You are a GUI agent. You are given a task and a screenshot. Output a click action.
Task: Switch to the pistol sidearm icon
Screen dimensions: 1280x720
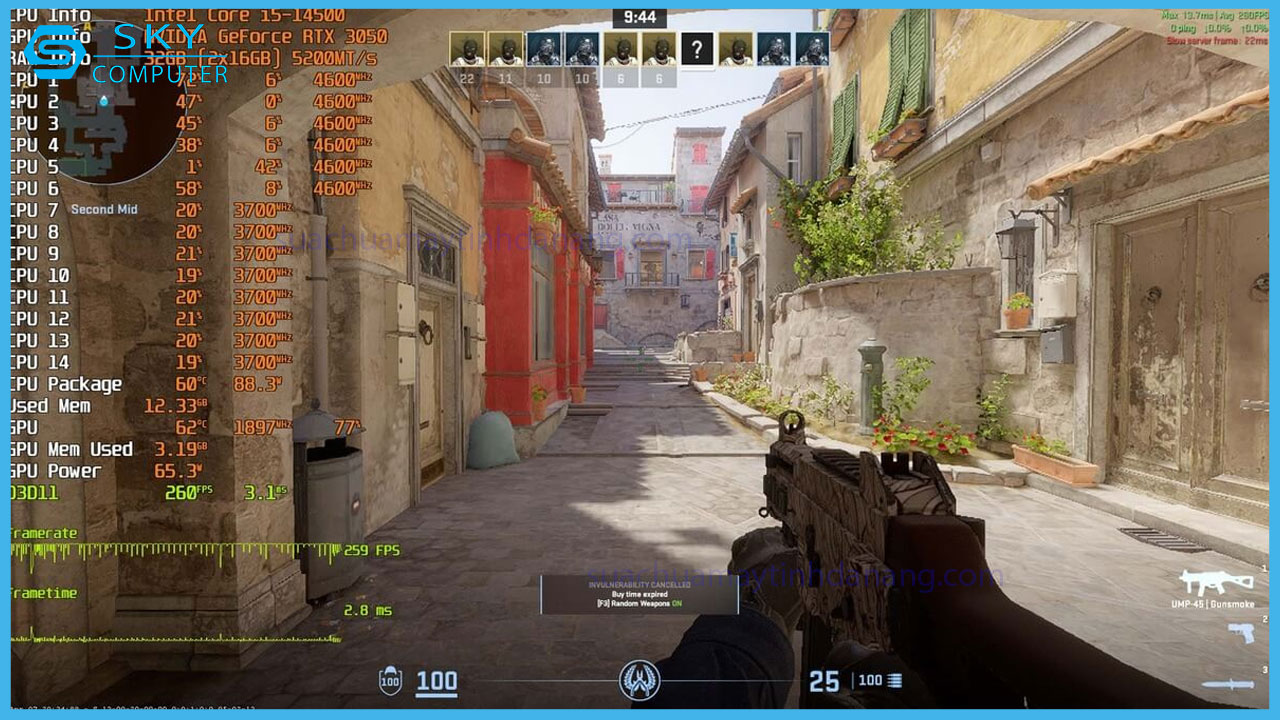1240,633
